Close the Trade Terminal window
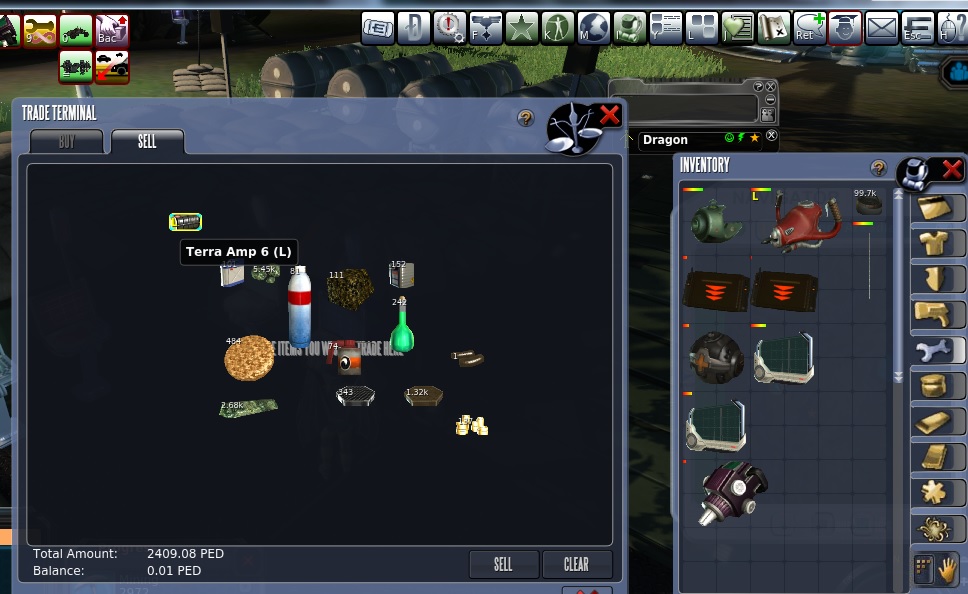 (x=609, y=115)
